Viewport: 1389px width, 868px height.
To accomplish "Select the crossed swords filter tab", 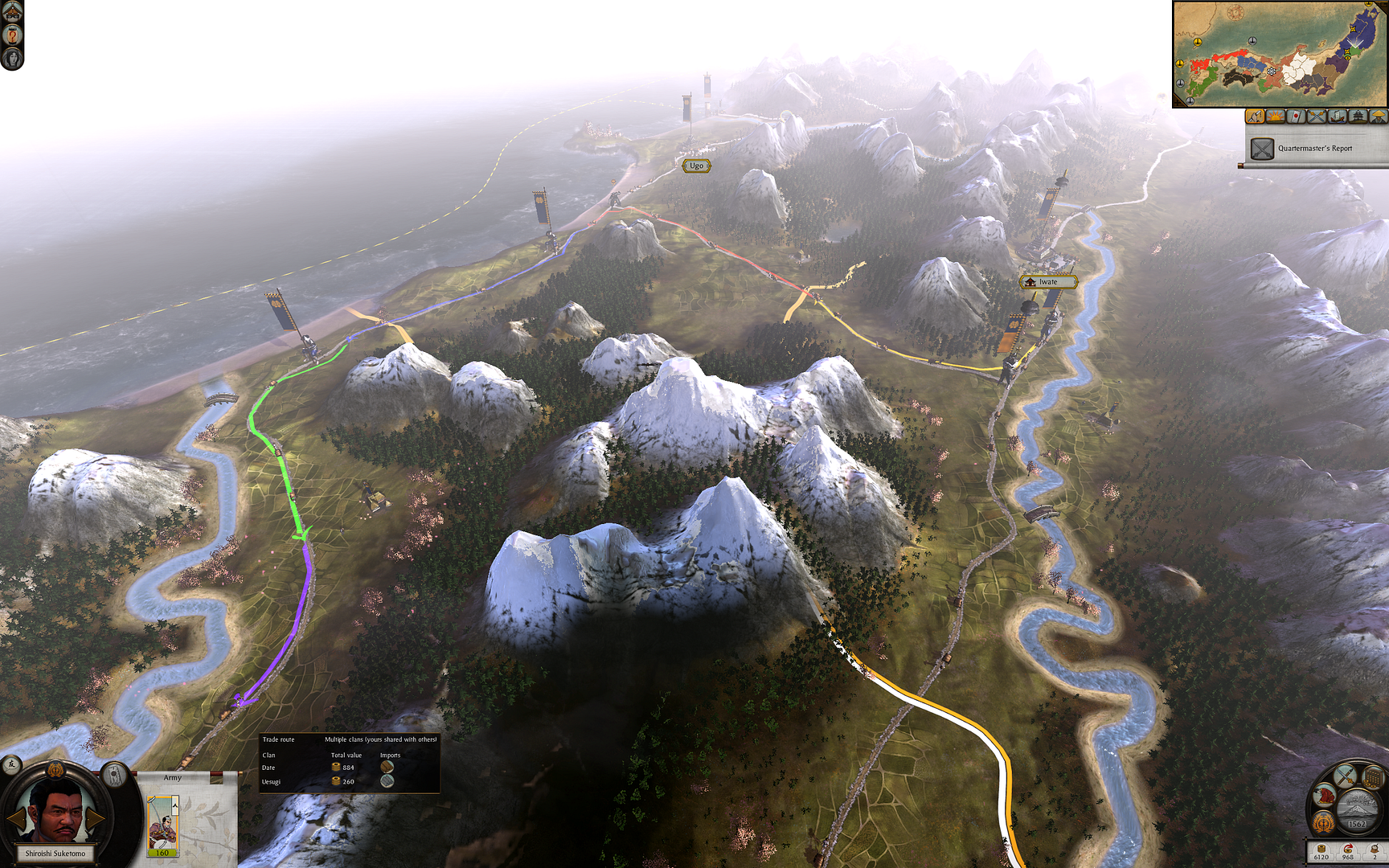I will click(x=1317, y=117).
